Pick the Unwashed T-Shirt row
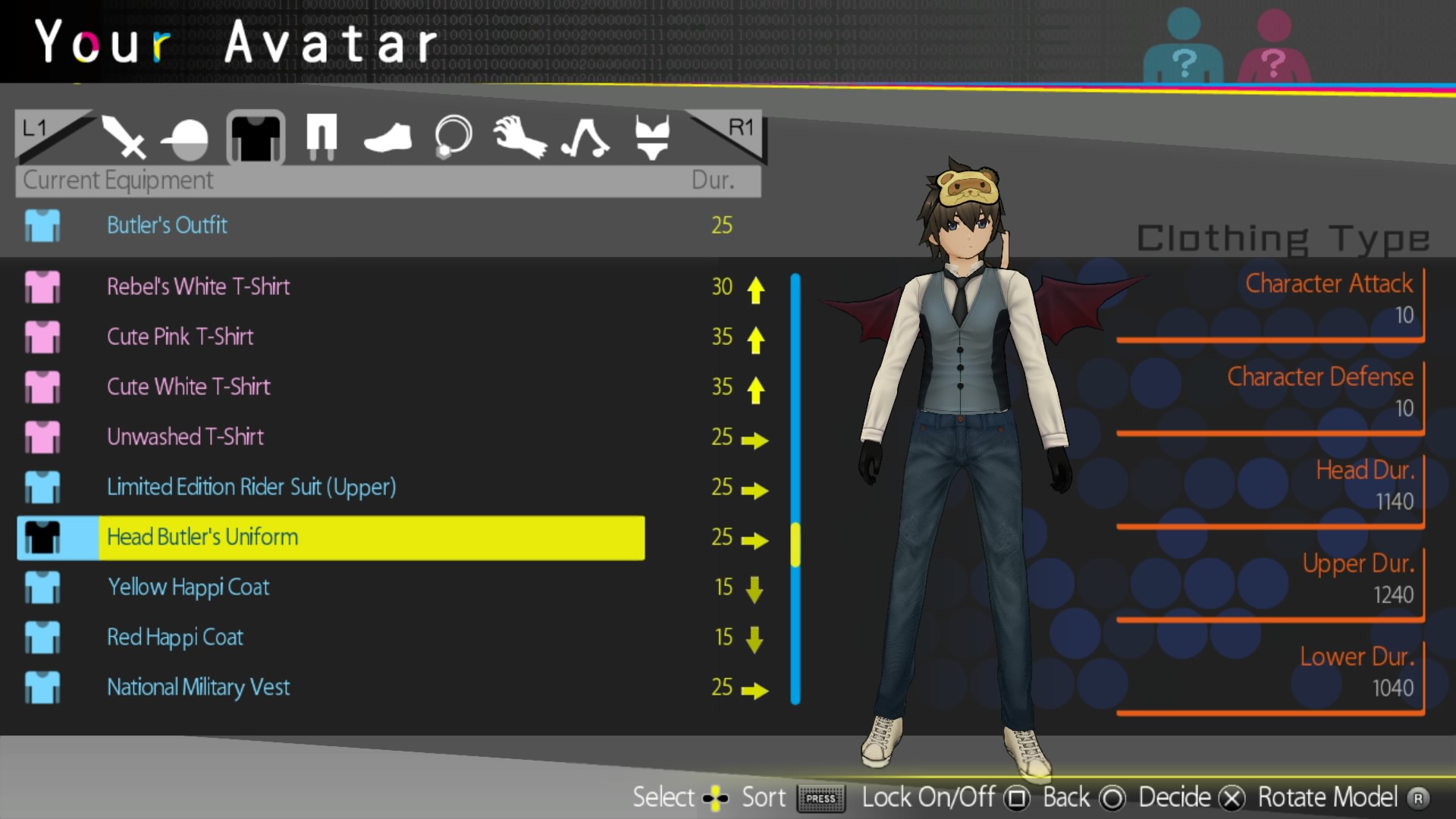 point(185,437)
